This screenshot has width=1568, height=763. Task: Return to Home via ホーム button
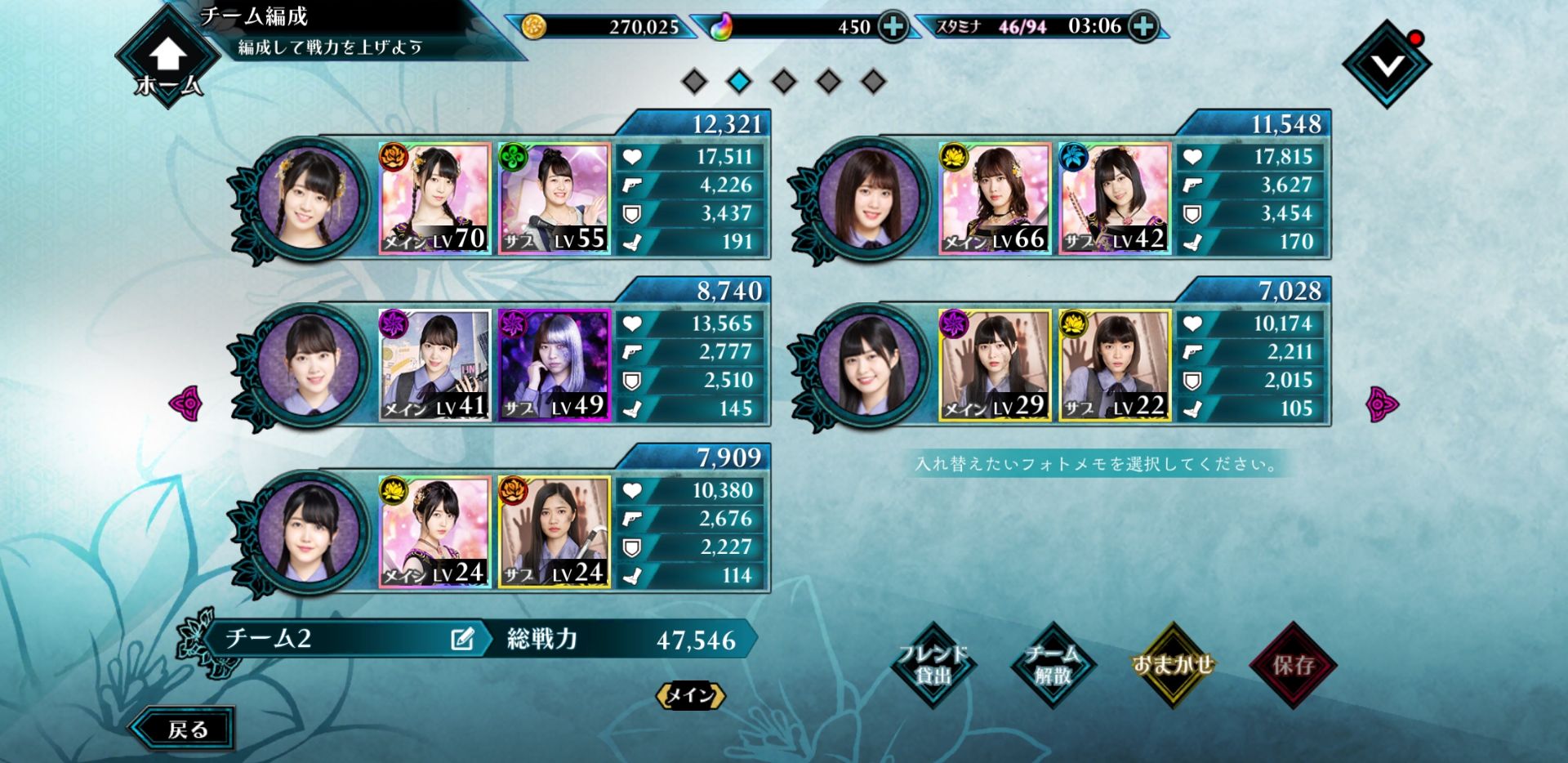point(167,64)
